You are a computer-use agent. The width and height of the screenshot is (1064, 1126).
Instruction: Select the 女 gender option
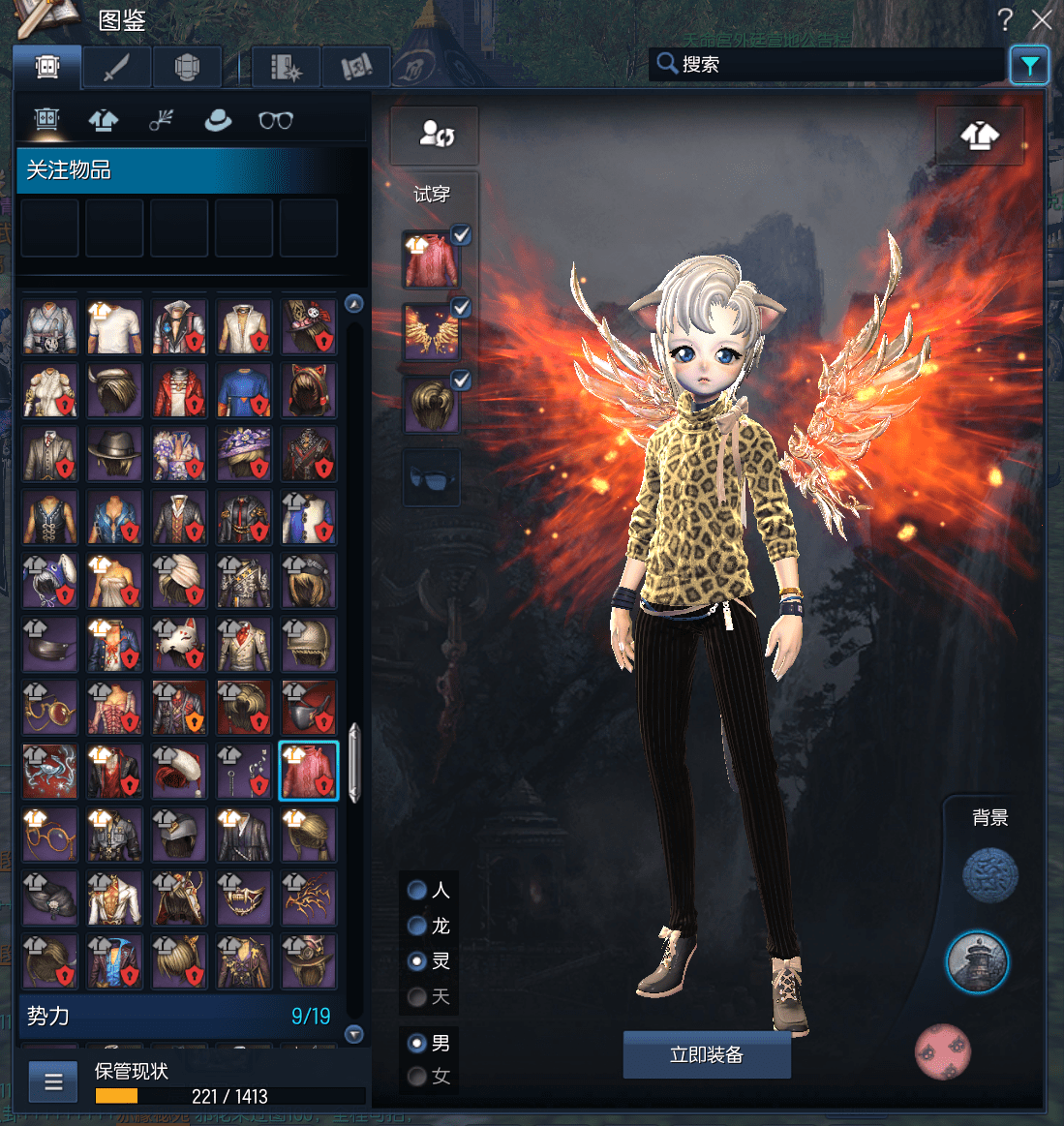pyautogui.click(x=417, y=1076)
